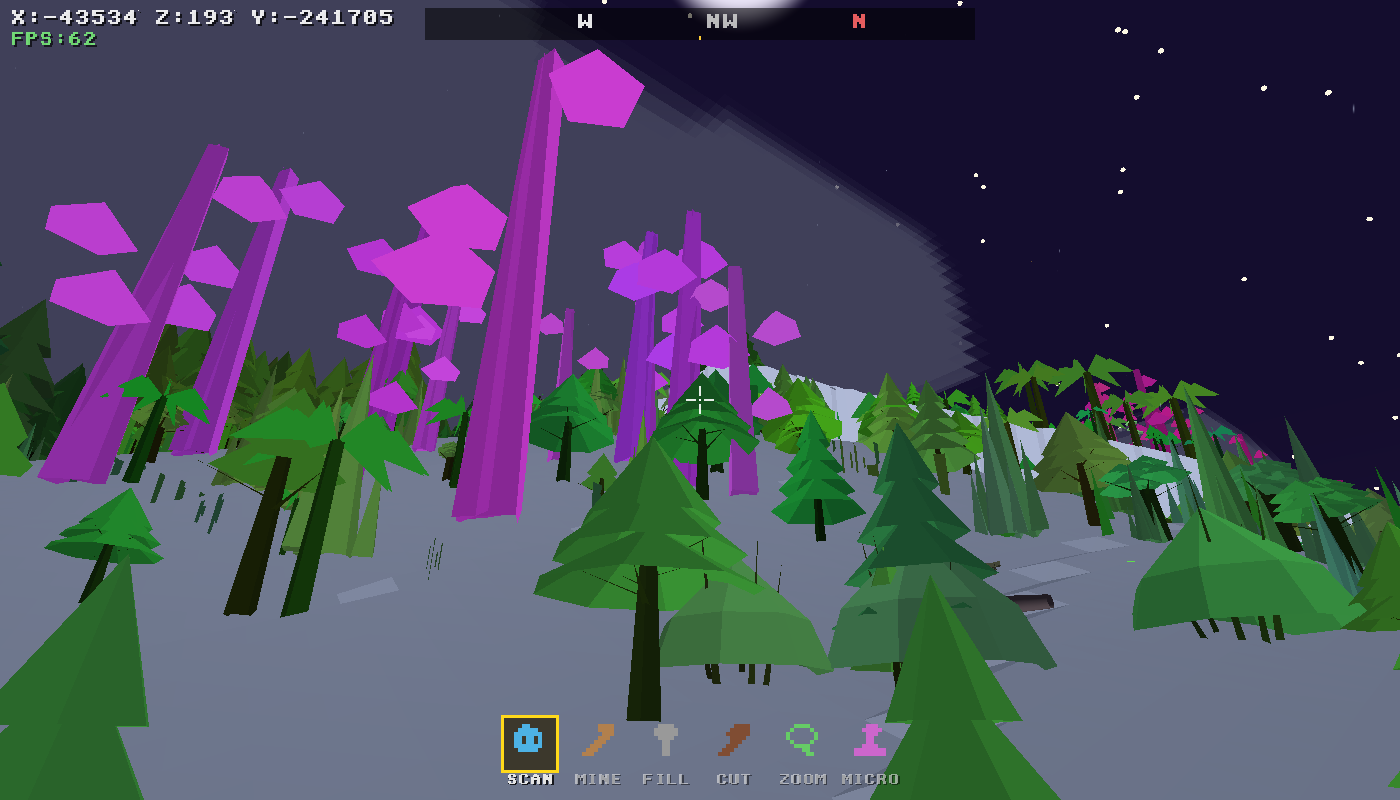Screen dimensions: 1400x800
Task: Choose the CUT axe icon
Action: tap(734, 741)
